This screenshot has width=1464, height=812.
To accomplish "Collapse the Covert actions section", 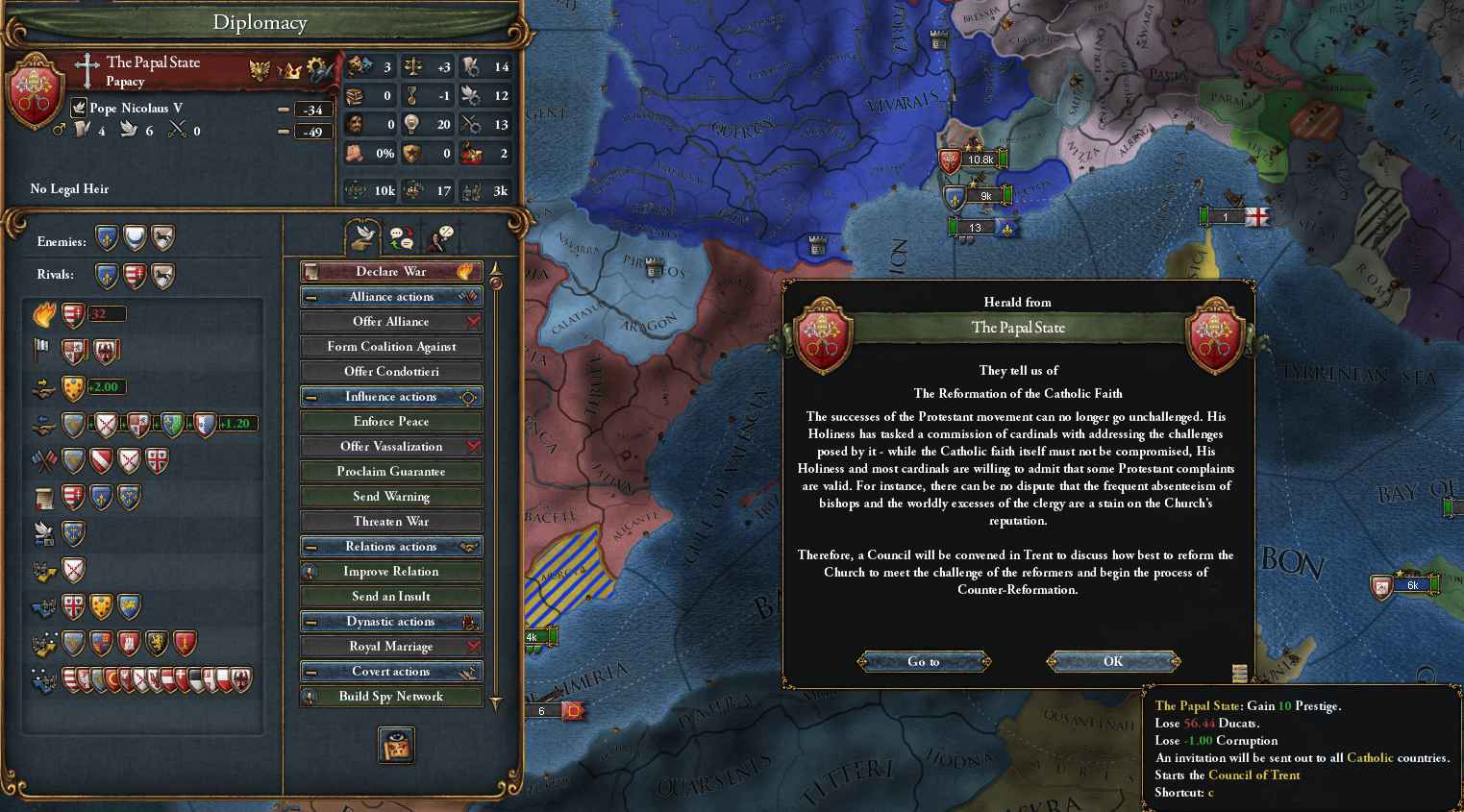I will click(x=311, y=672).
